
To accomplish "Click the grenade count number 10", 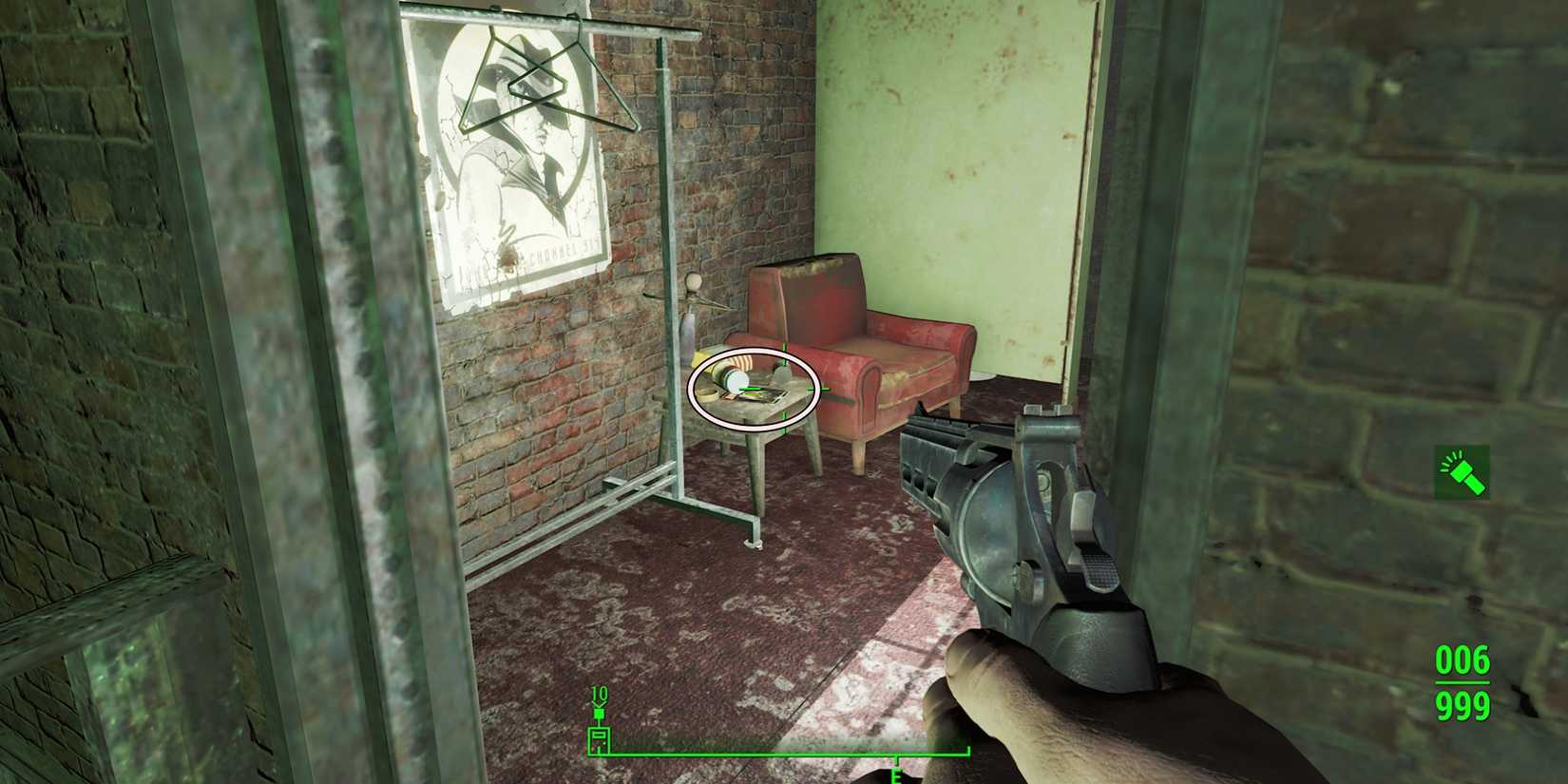I will (x=599, y=694).
